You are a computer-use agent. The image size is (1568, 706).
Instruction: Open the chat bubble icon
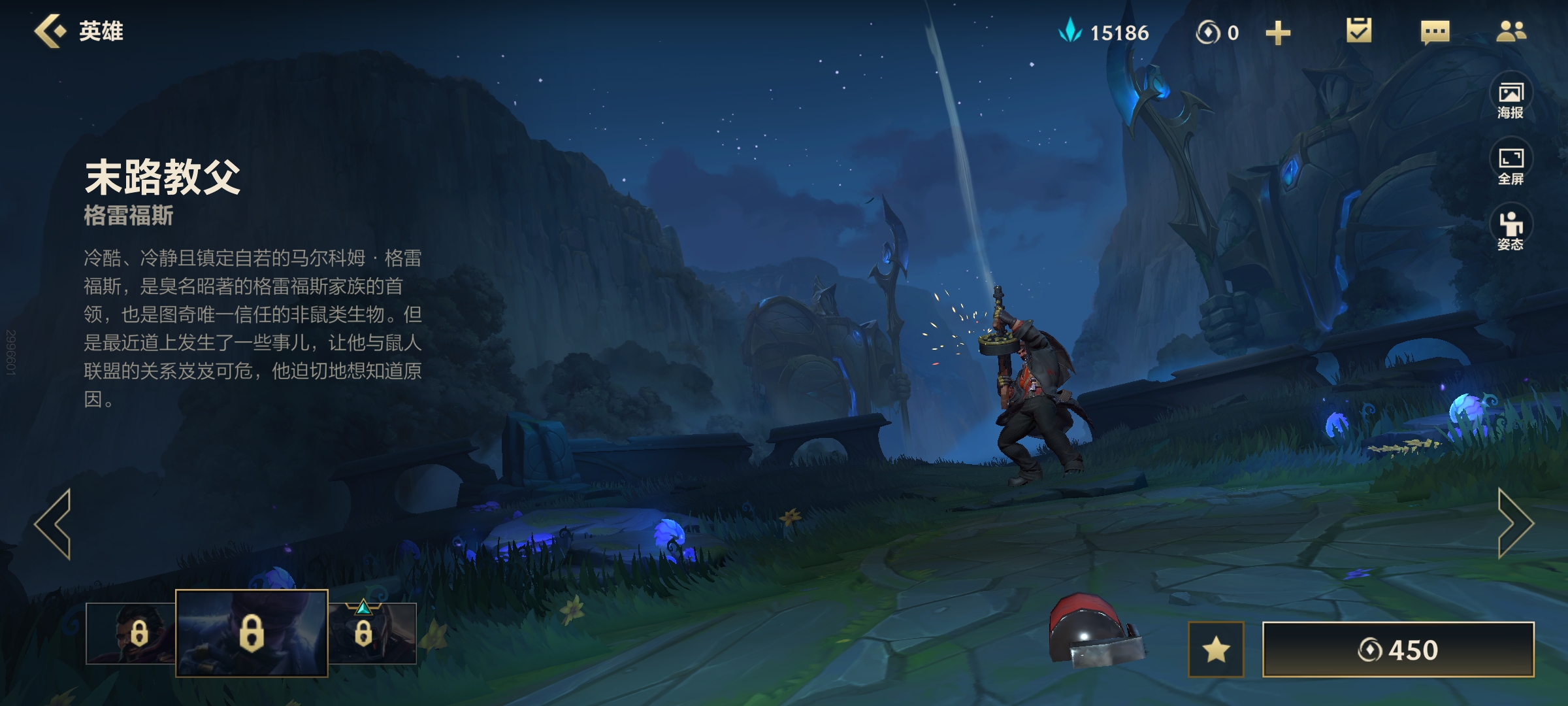1435,32
